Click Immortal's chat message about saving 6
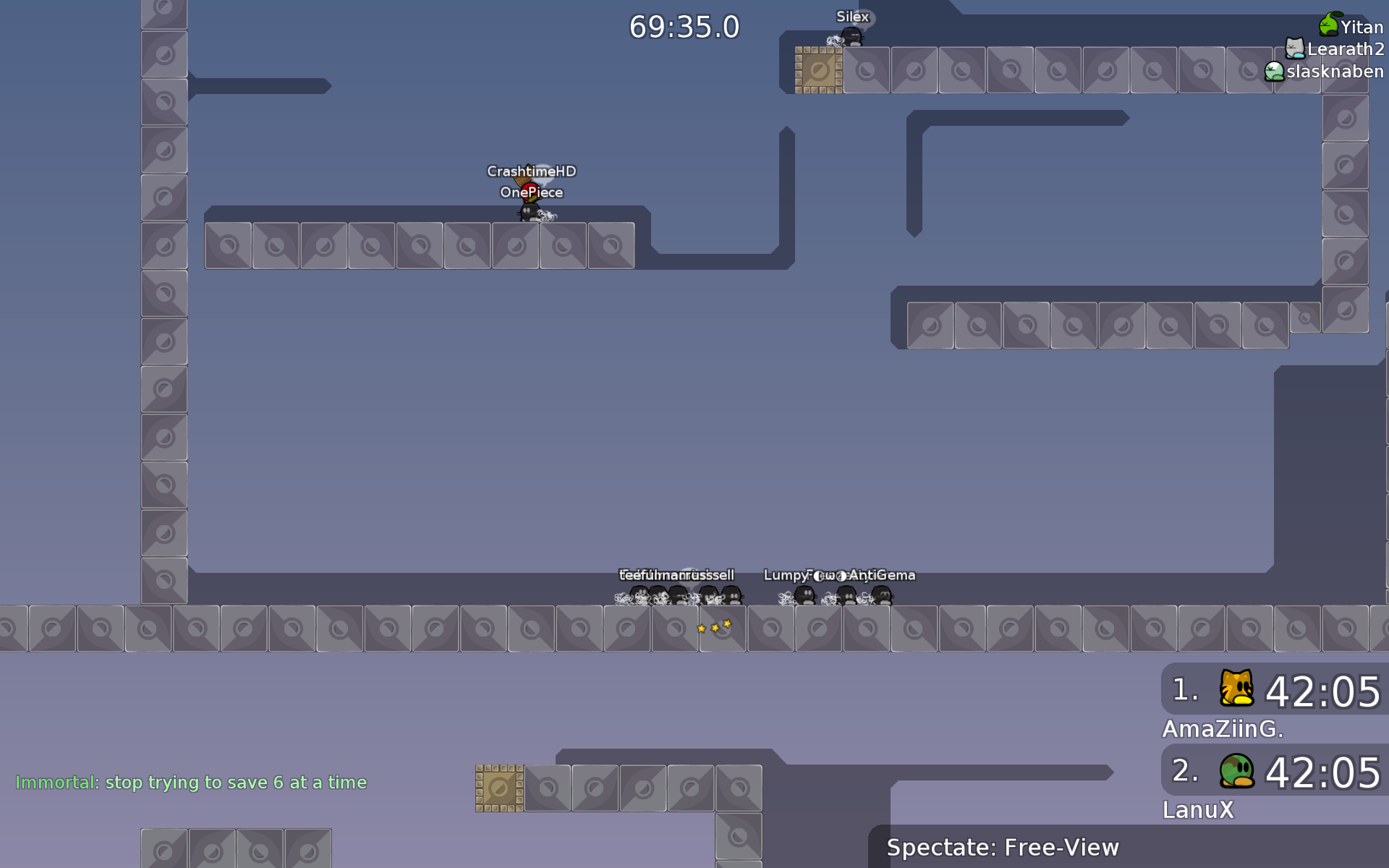 pyautogui.click(x=192, y=783)
